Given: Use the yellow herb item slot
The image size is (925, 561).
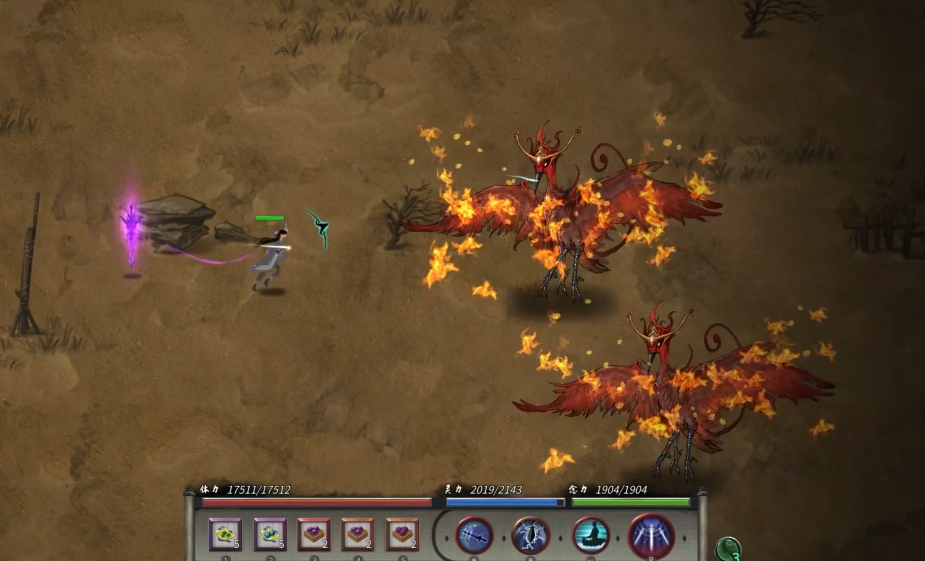Looking at the screenshot, I should point(225,535).
